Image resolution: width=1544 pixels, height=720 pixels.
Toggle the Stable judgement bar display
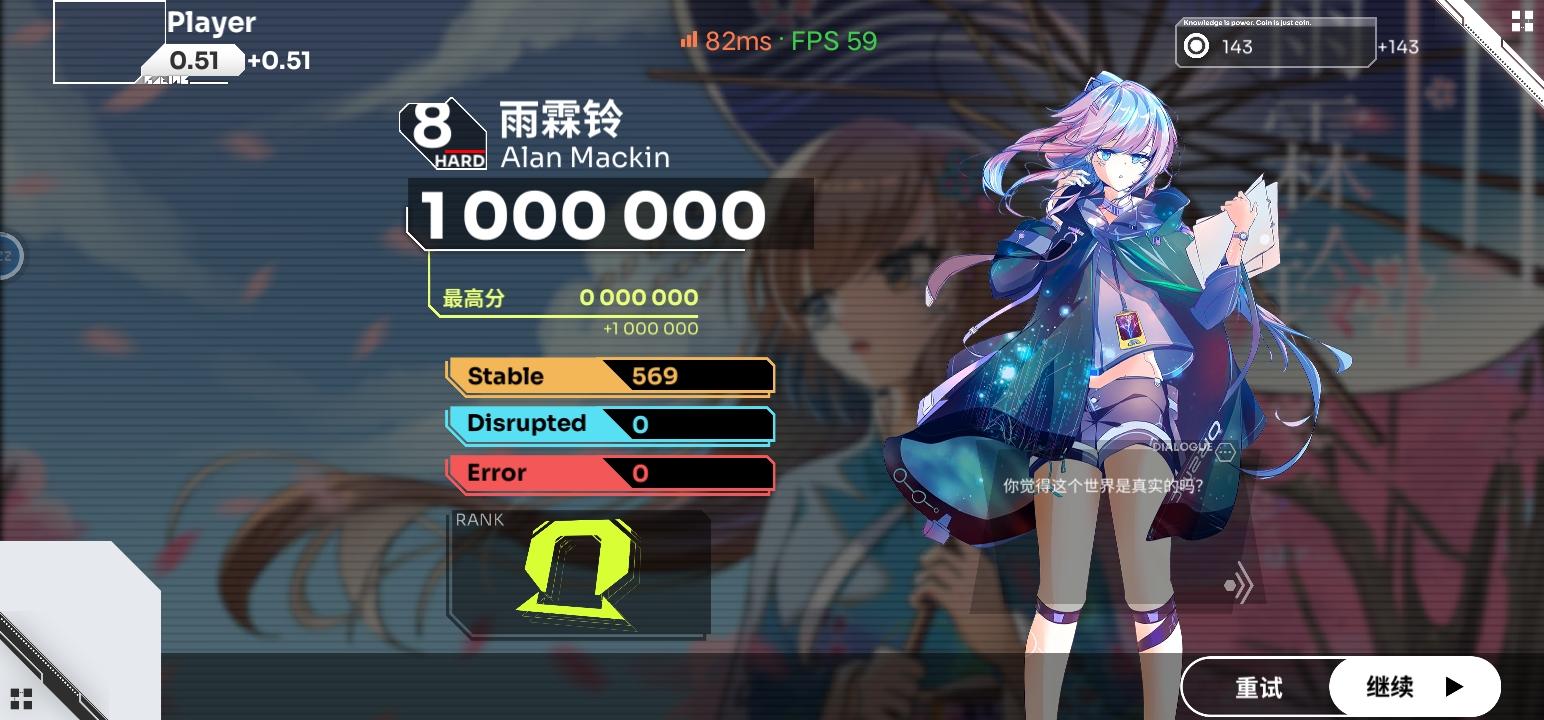[x=608, y=376]
